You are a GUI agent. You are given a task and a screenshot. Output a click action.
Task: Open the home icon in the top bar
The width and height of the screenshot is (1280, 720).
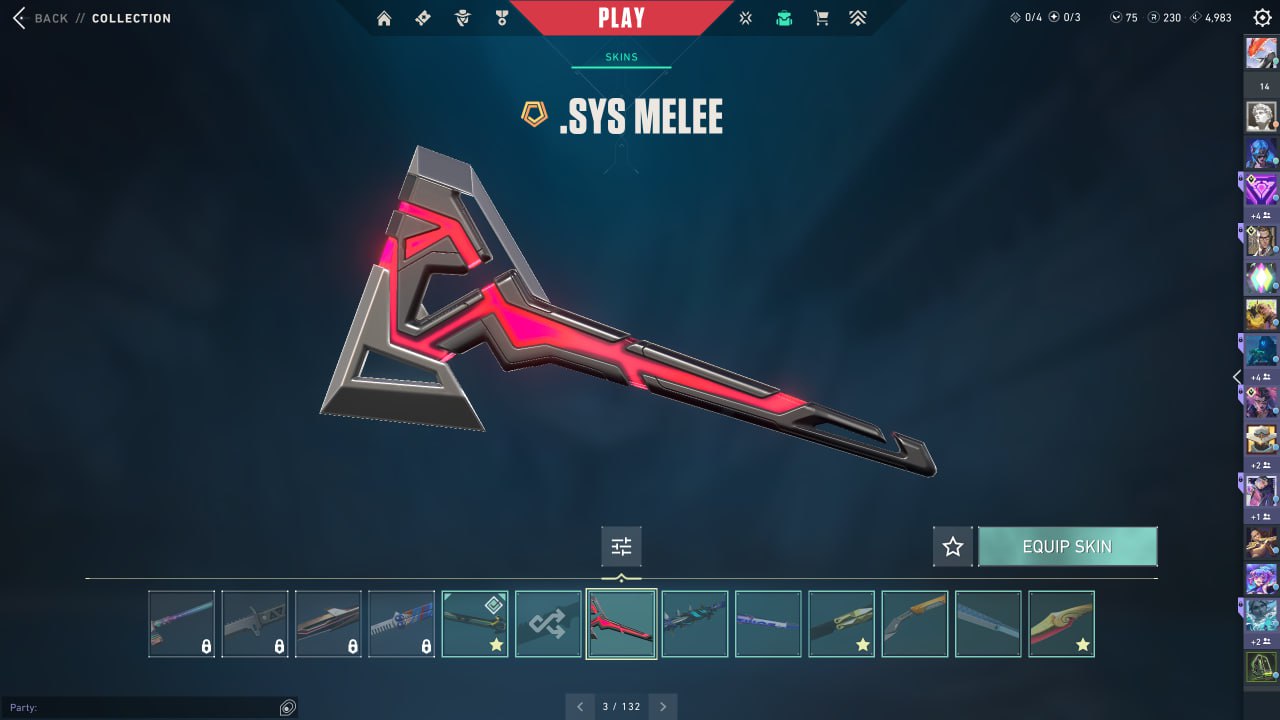click(384, 18)
